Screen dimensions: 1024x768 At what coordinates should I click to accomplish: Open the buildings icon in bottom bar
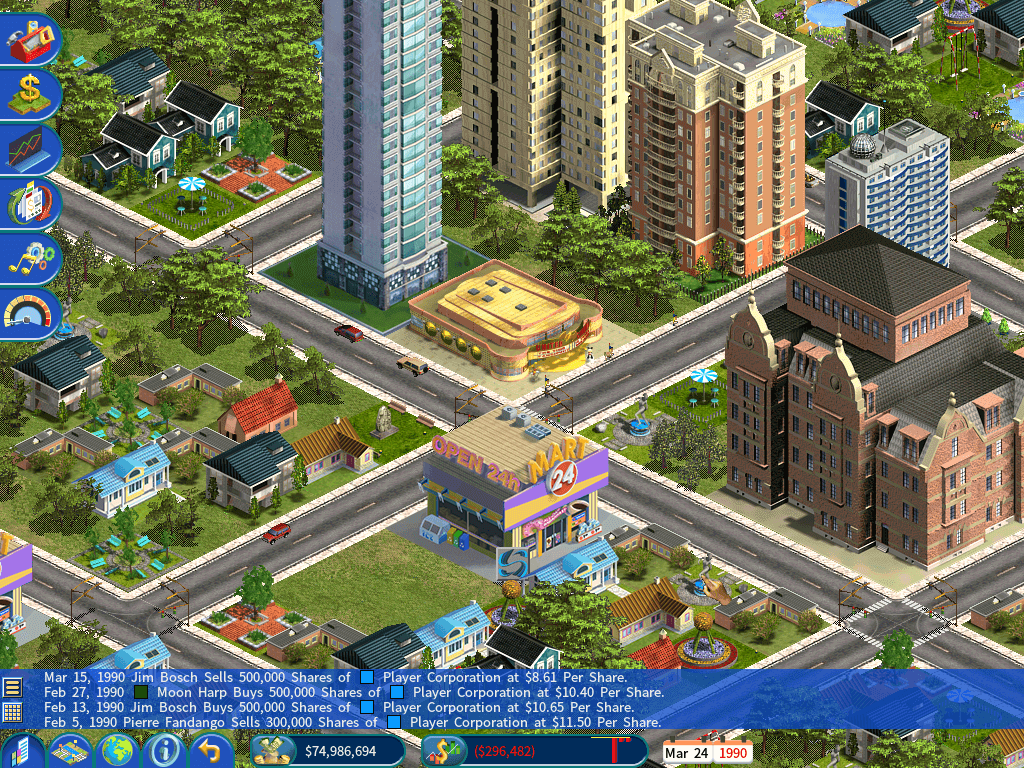(22, 750)
